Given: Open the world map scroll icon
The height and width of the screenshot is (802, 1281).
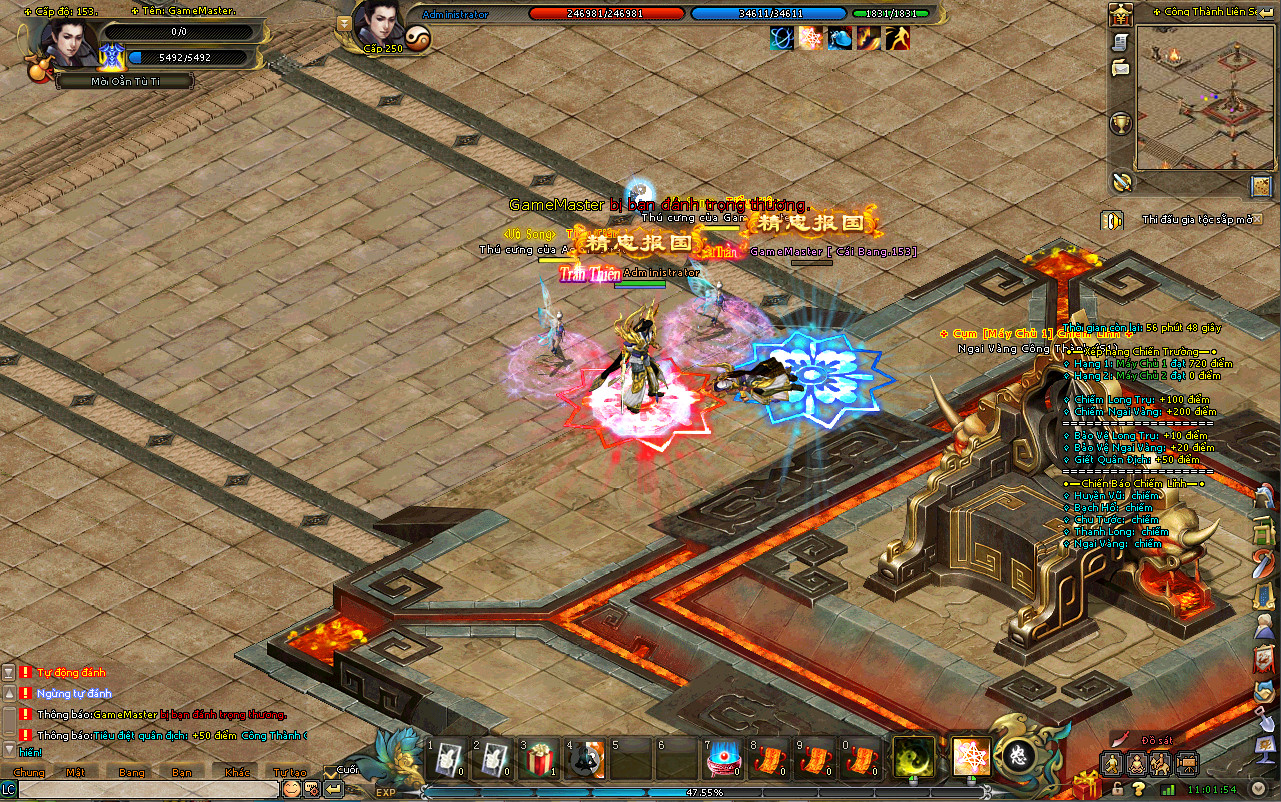Looking at the screenshot, I should click(x=1260, y=186).
